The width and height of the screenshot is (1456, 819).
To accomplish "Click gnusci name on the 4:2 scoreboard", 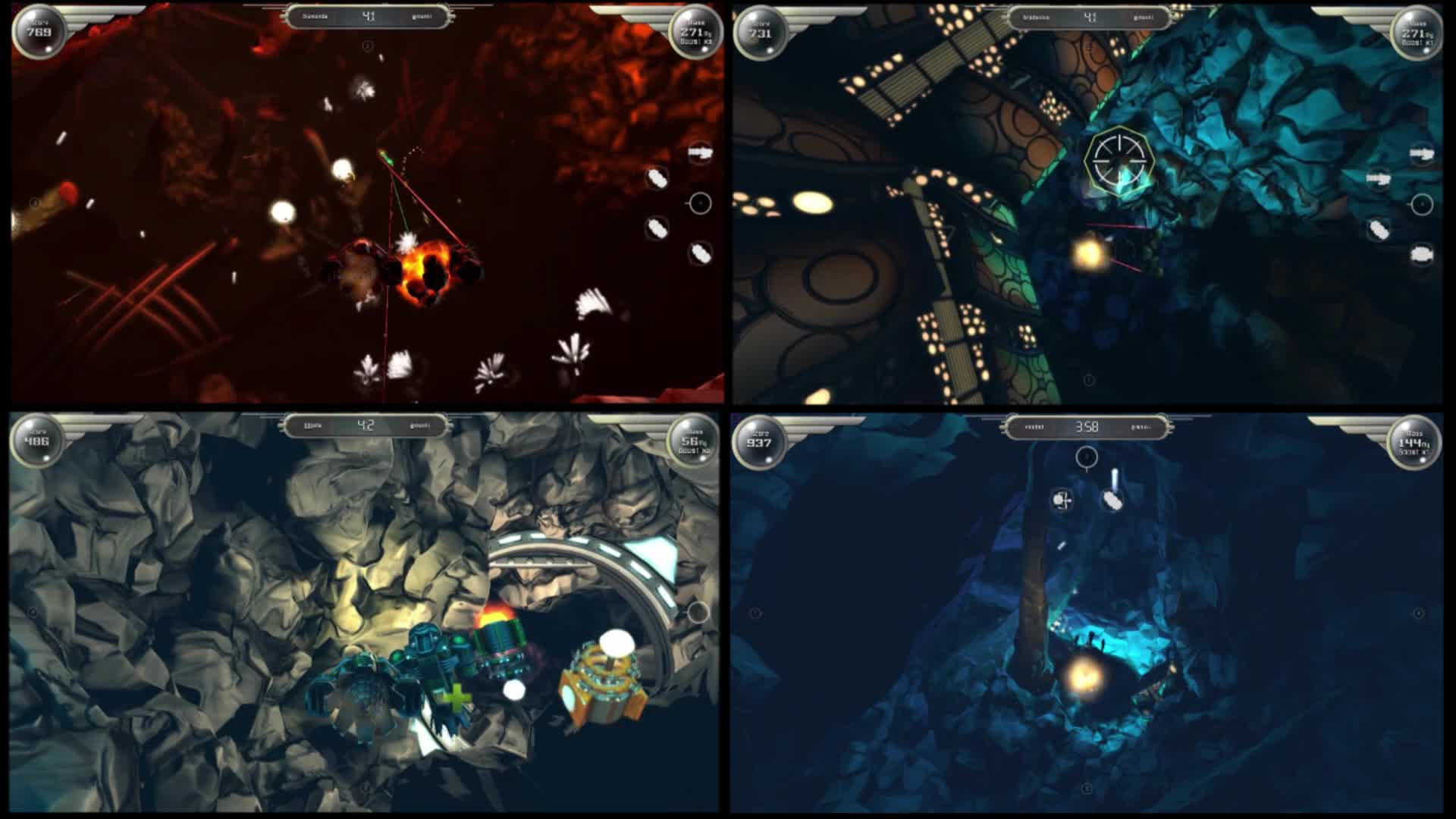I will (x=417, y=425).
